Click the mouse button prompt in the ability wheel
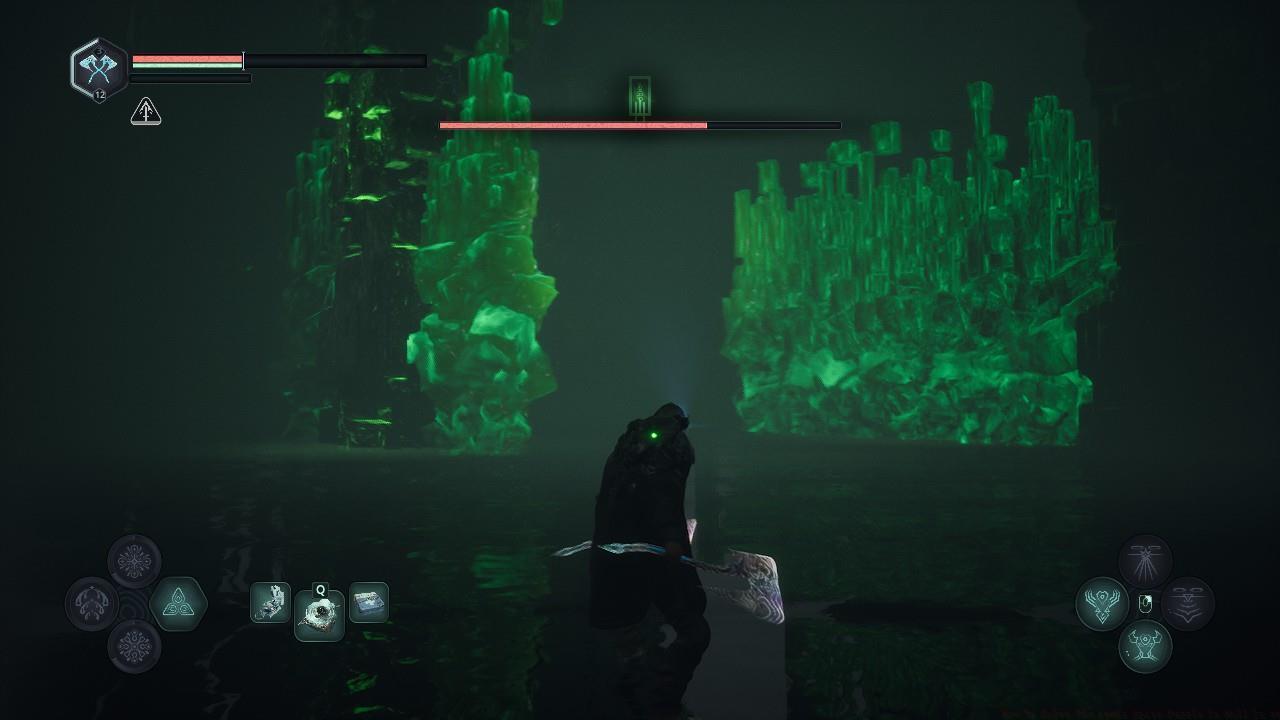Image resolution: width=1280 pixels, height=720 pixels. [1145, 605]
